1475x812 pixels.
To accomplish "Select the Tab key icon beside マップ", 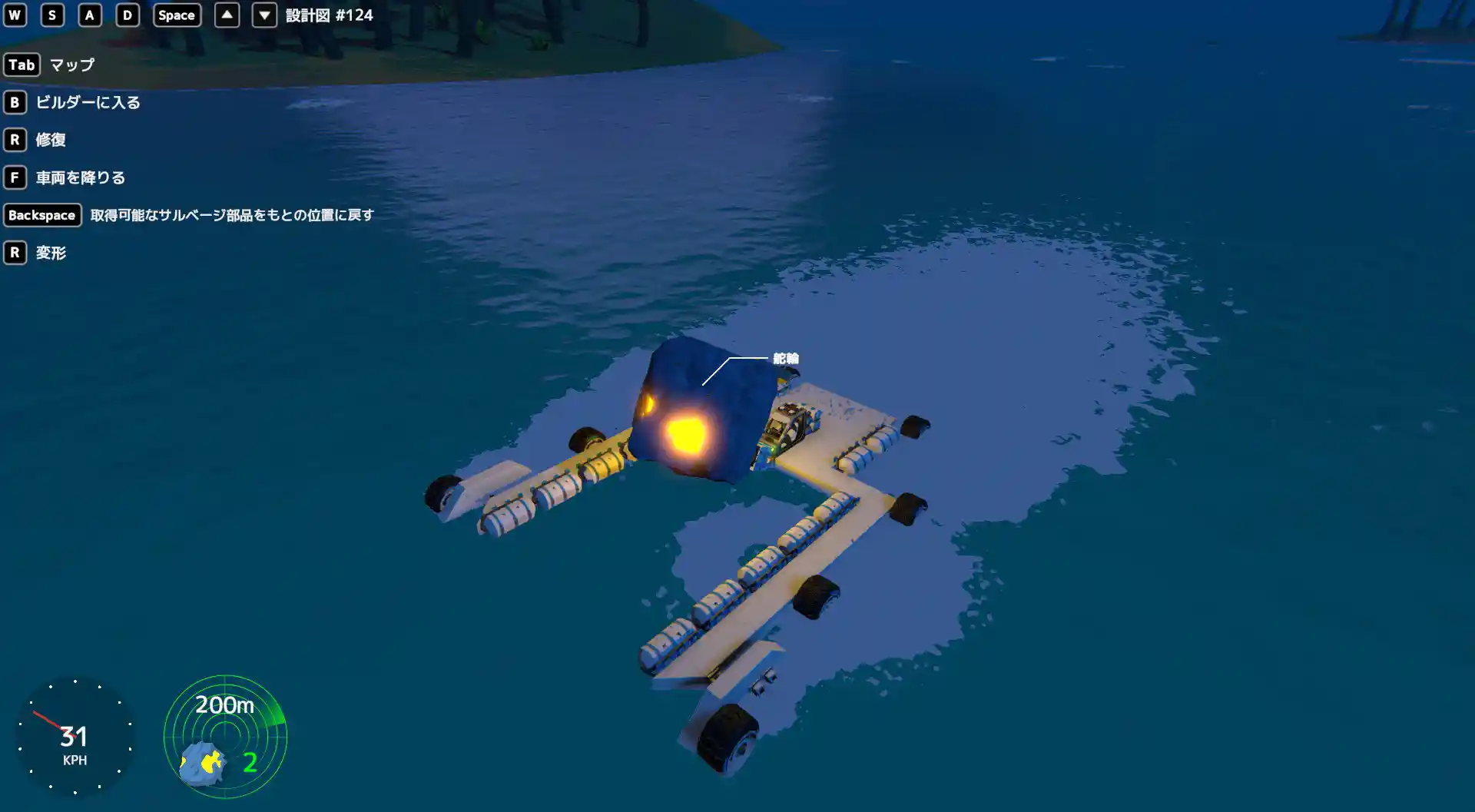I will click(22, 65).
